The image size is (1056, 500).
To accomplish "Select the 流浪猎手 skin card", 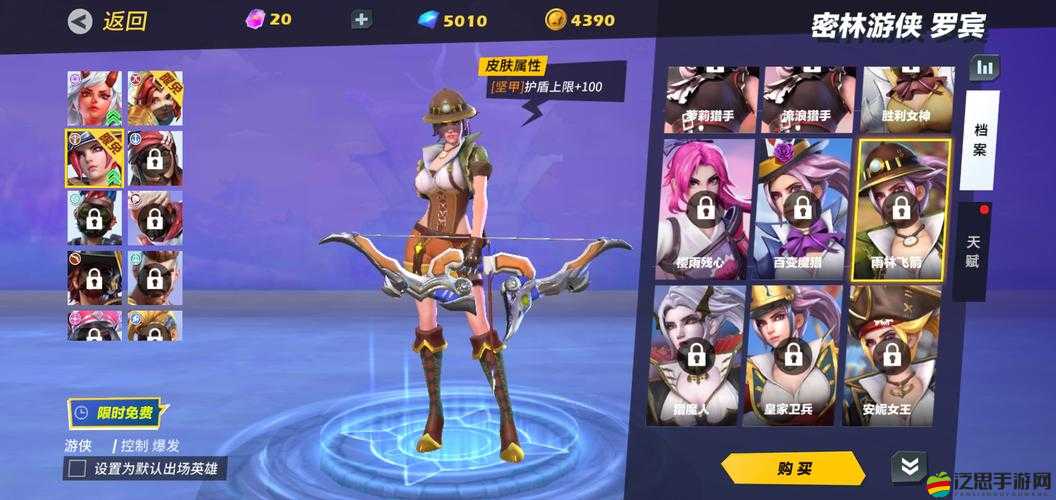I will pyautogui.click(x=800, y=101).
